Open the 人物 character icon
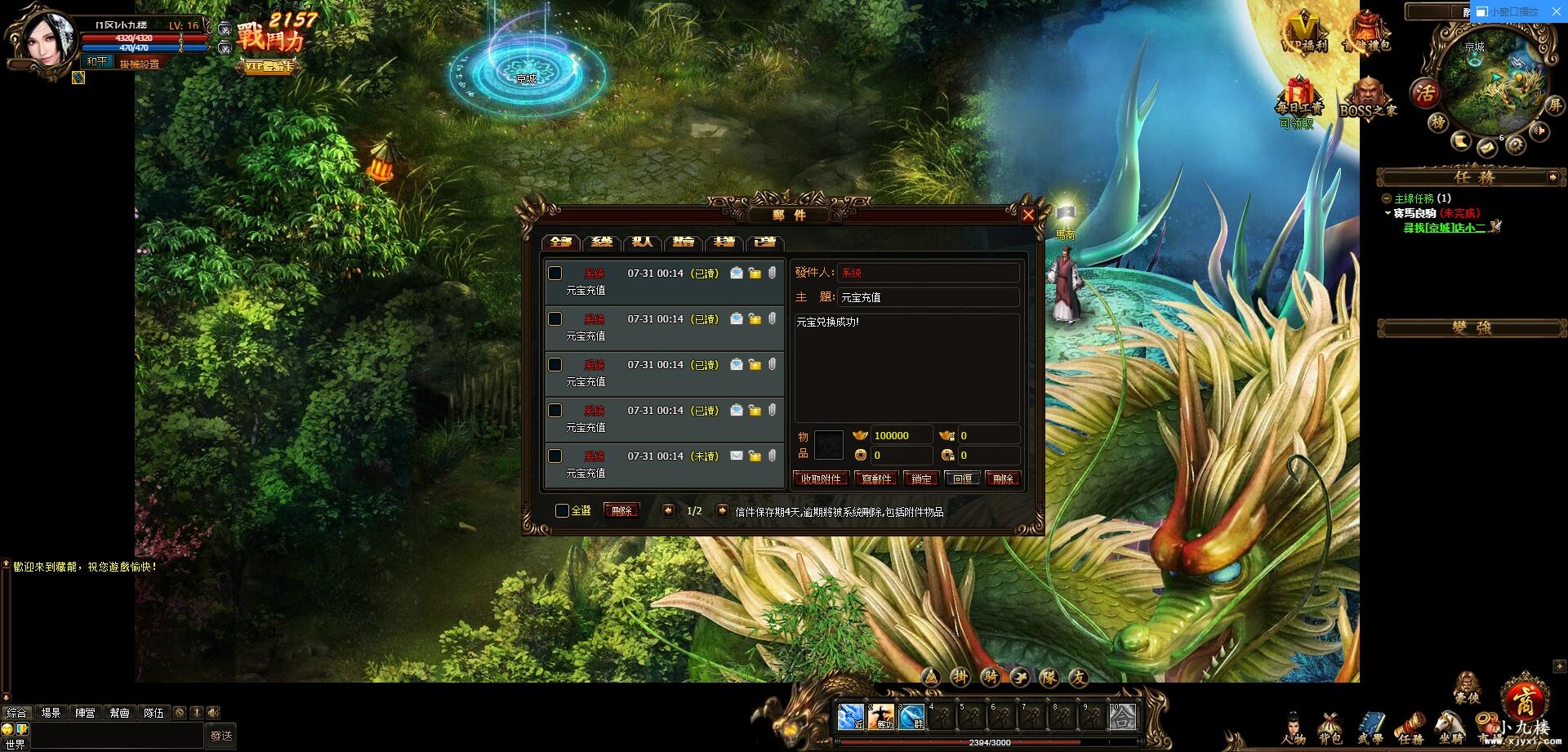 pyautogui.click(x=1294, y=727)
